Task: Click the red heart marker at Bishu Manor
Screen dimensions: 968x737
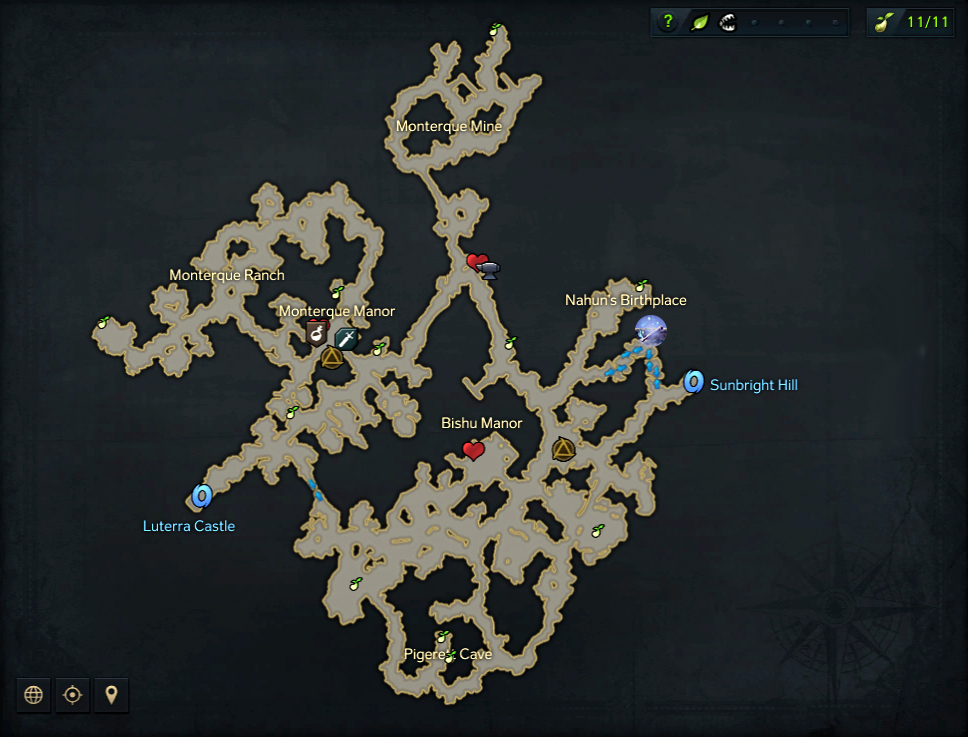Action: point(474,451)
